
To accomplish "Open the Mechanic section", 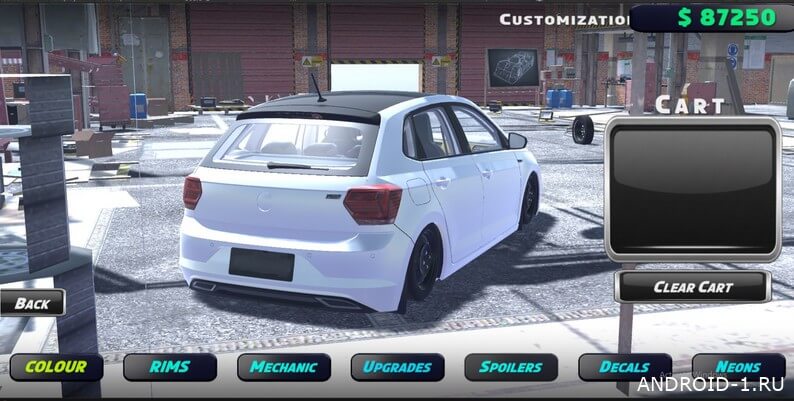I will point(284,367).
